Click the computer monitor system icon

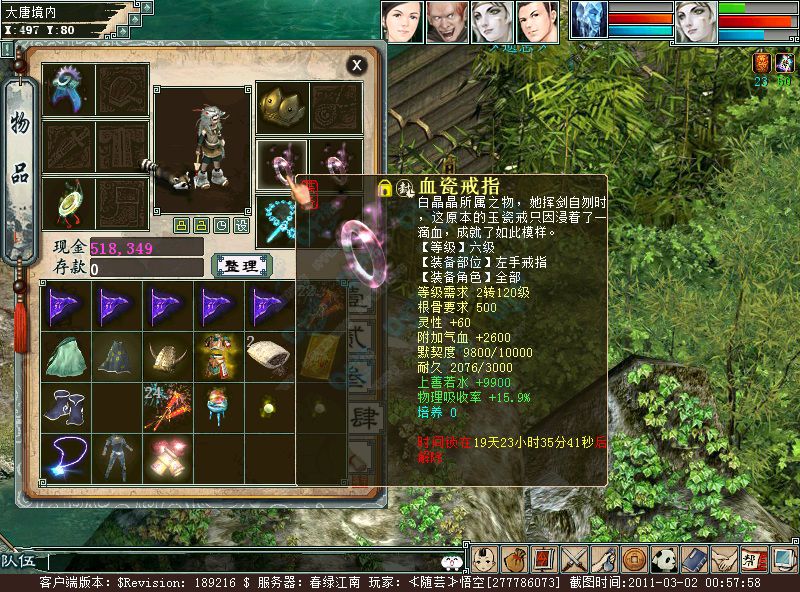pos(784,560)
